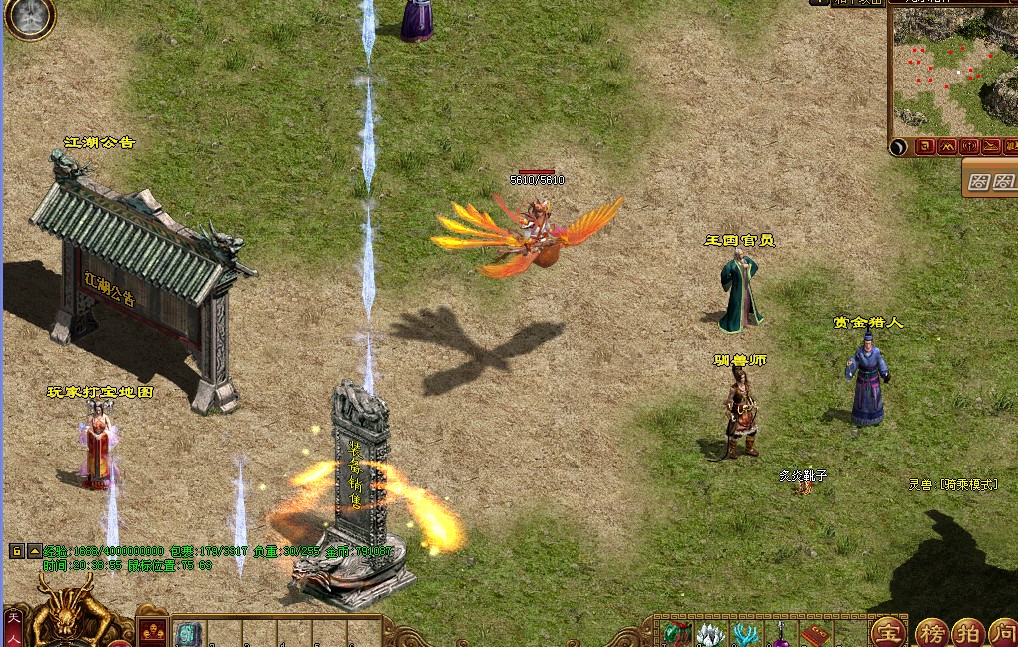
Task: Click the 问 help button
Action: (x=1003, y=632)
